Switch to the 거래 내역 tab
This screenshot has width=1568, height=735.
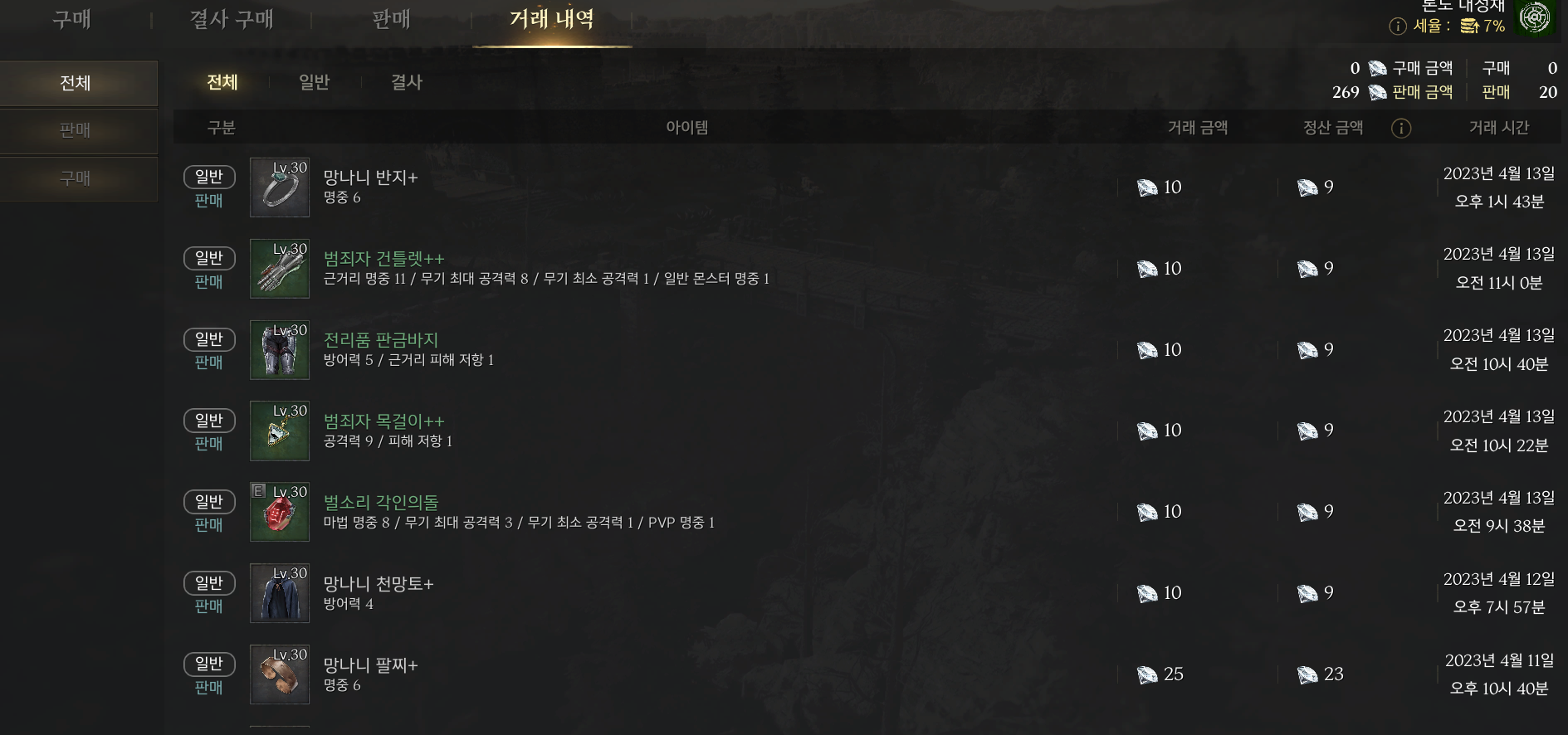[x=550, y=20]
